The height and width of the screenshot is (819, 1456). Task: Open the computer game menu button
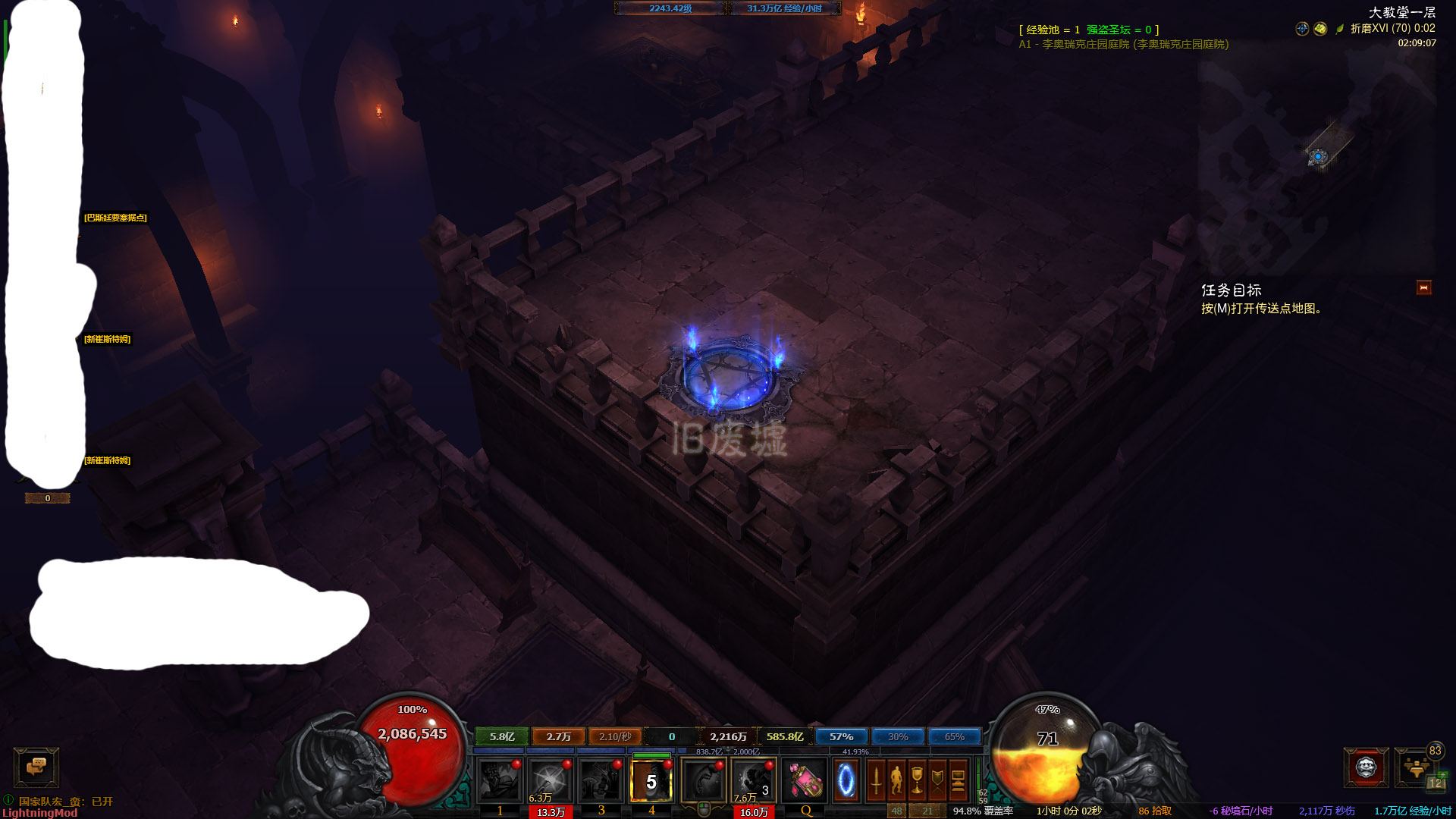(958, 780)
